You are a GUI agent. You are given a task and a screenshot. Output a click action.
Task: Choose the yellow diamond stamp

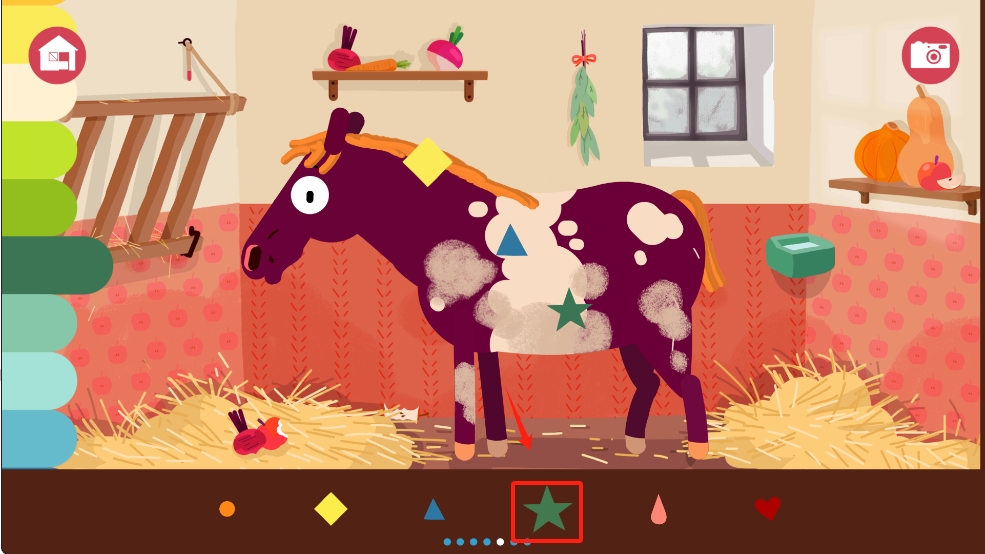[331, 509]
